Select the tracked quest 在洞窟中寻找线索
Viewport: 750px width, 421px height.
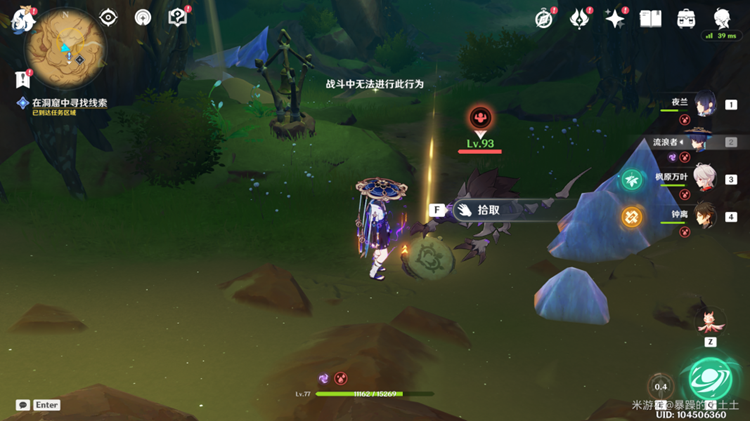[x=68, y=102]
